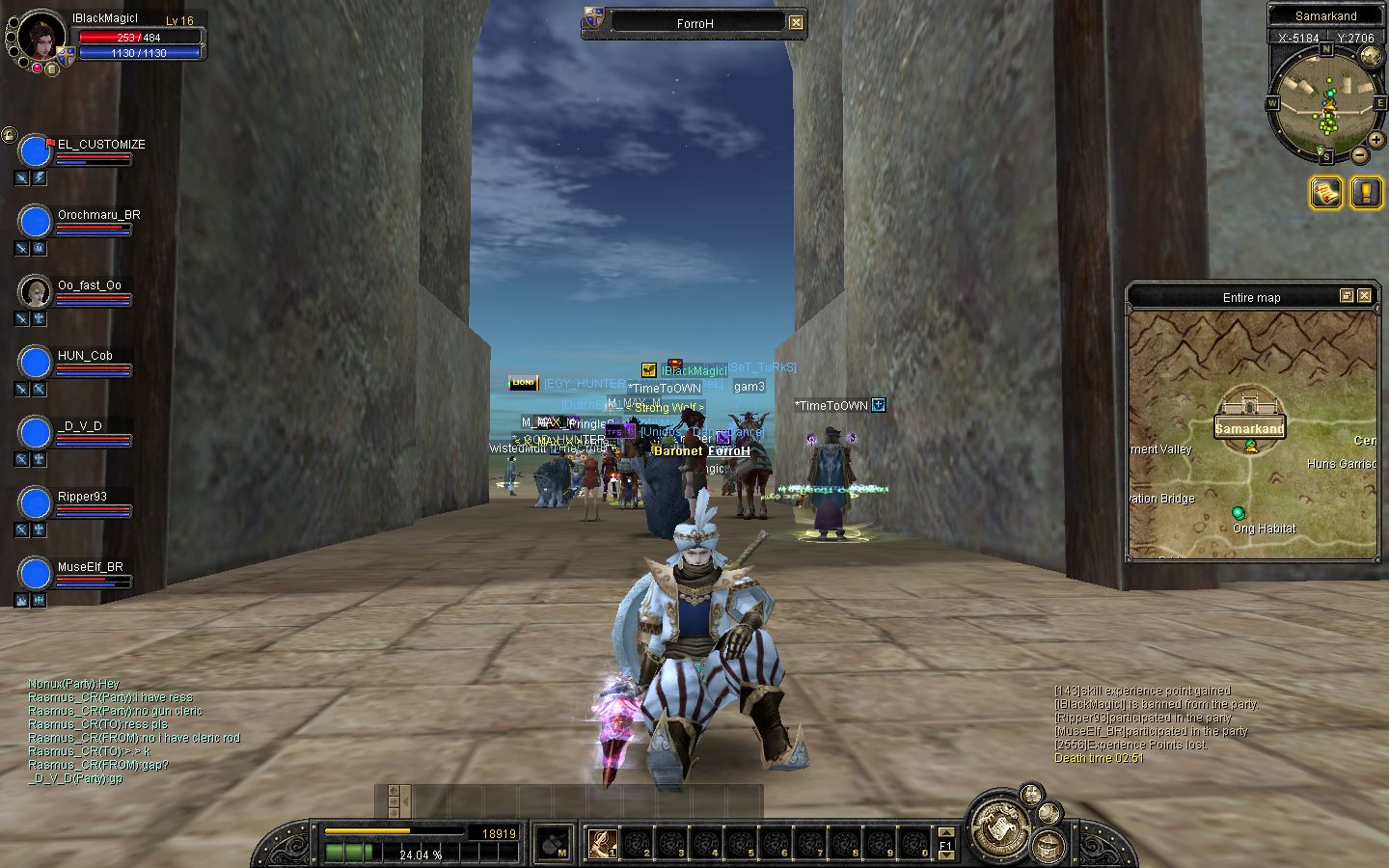Viewport: 1389px width, 868px height.
Task: Select party member EL_CUSTOMIZE
Action: pyautogui.click(x=36, y=151)
